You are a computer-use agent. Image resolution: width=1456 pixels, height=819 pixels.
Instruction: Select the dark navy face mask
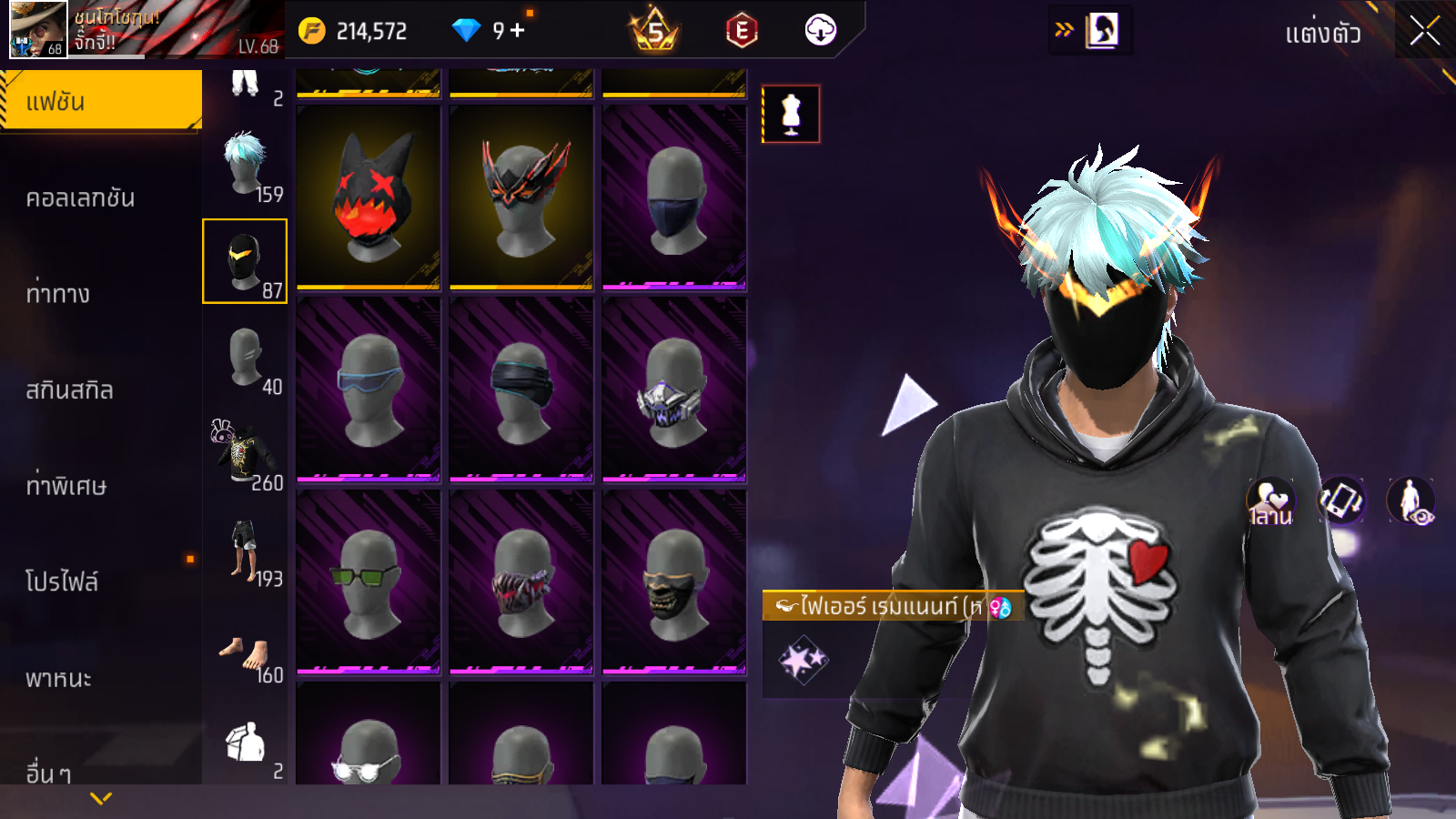674,197
